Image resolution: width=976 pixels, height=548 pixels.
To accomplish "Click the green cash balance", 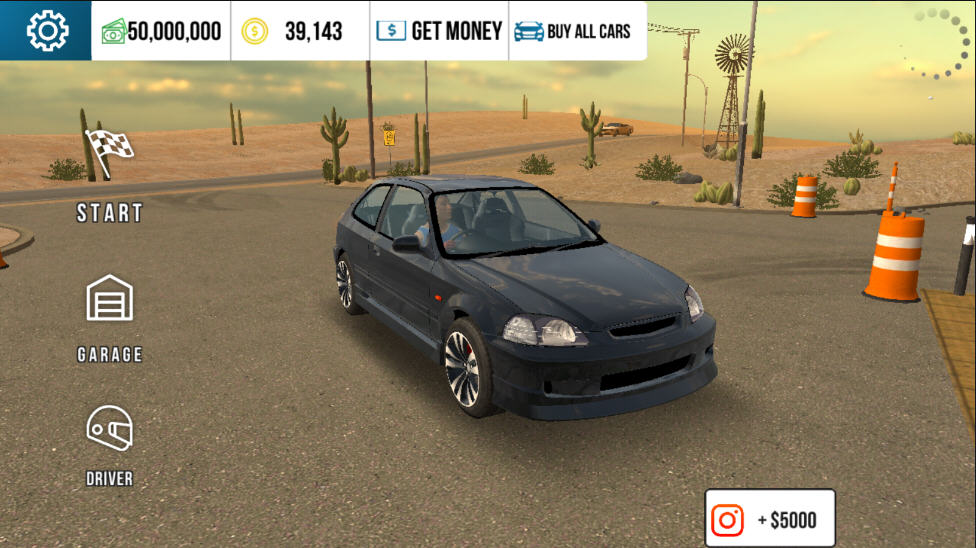I will click(x=161, y=31).
